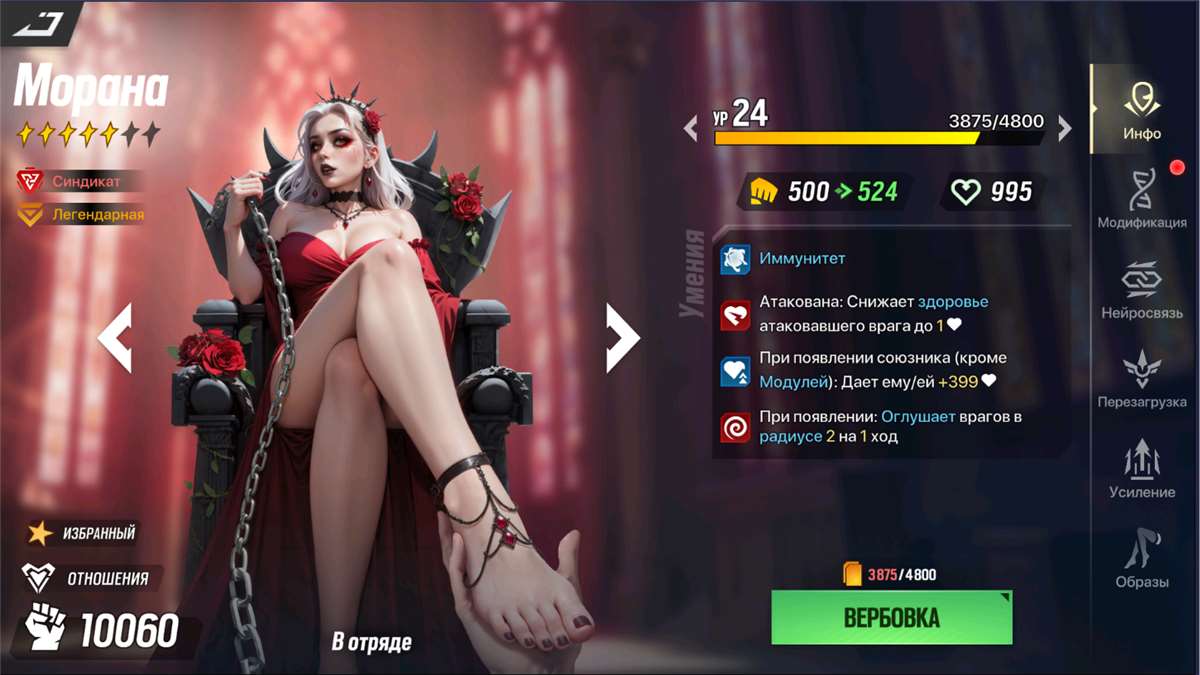Select the red spiral stun skill icon
The image size is (1200, 675).
(x=735, y=428)
